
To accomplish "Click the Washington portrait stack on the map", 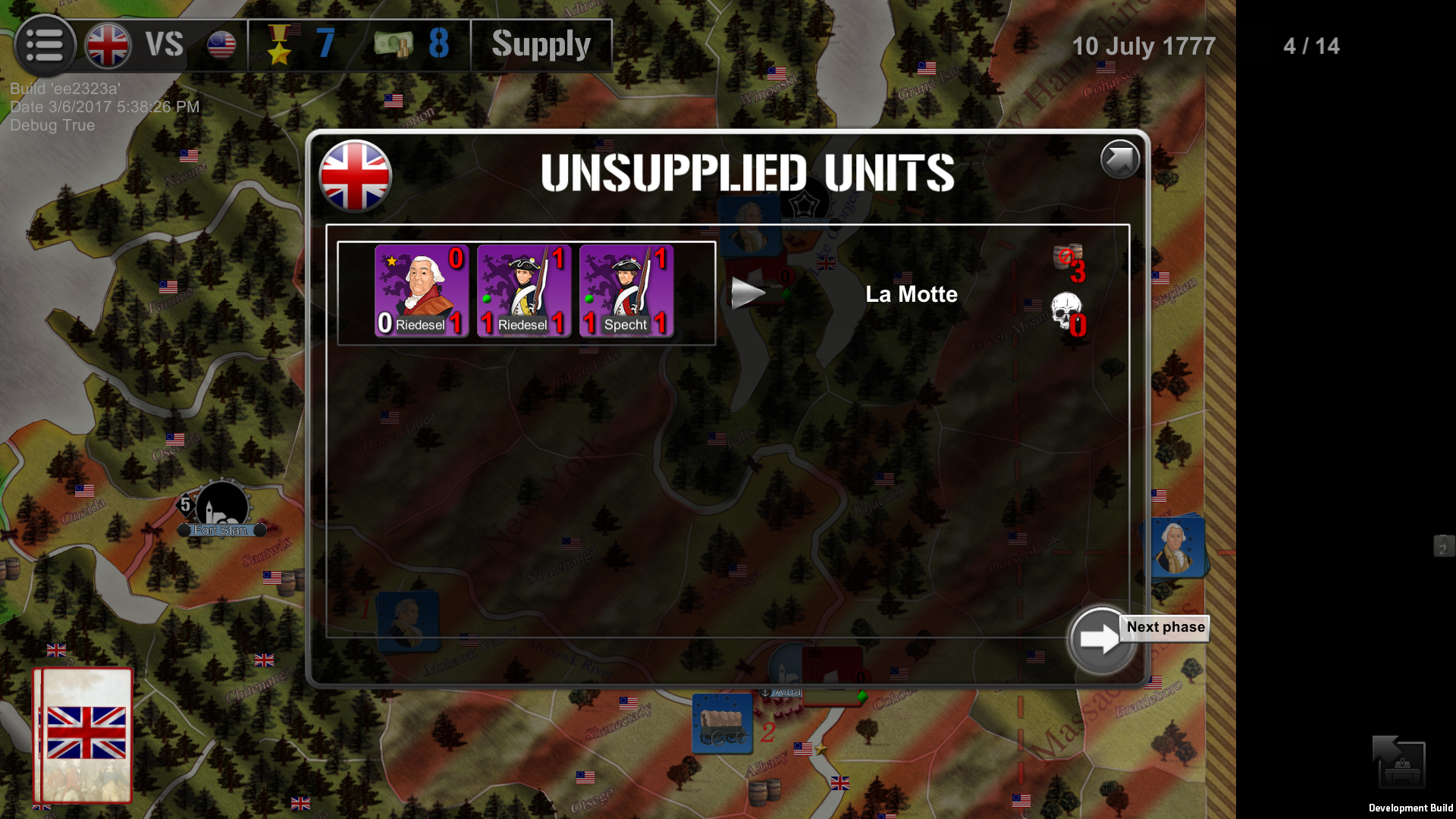I will 1176,548.
